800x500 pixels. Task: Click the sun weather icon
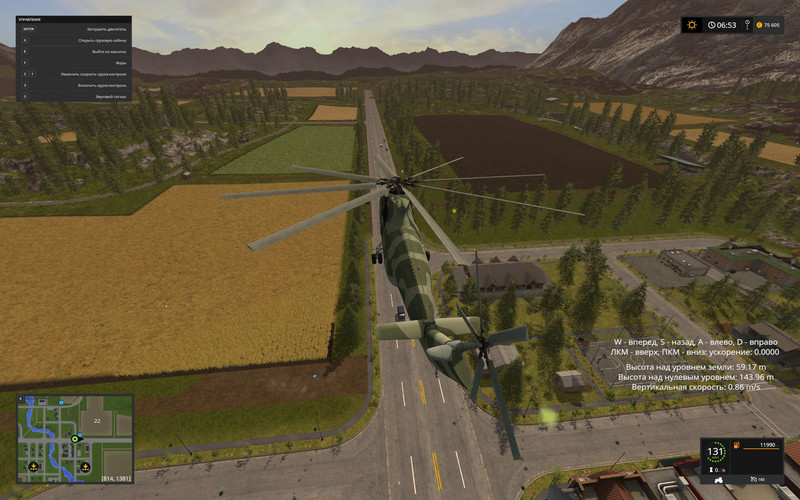point(691,25)
